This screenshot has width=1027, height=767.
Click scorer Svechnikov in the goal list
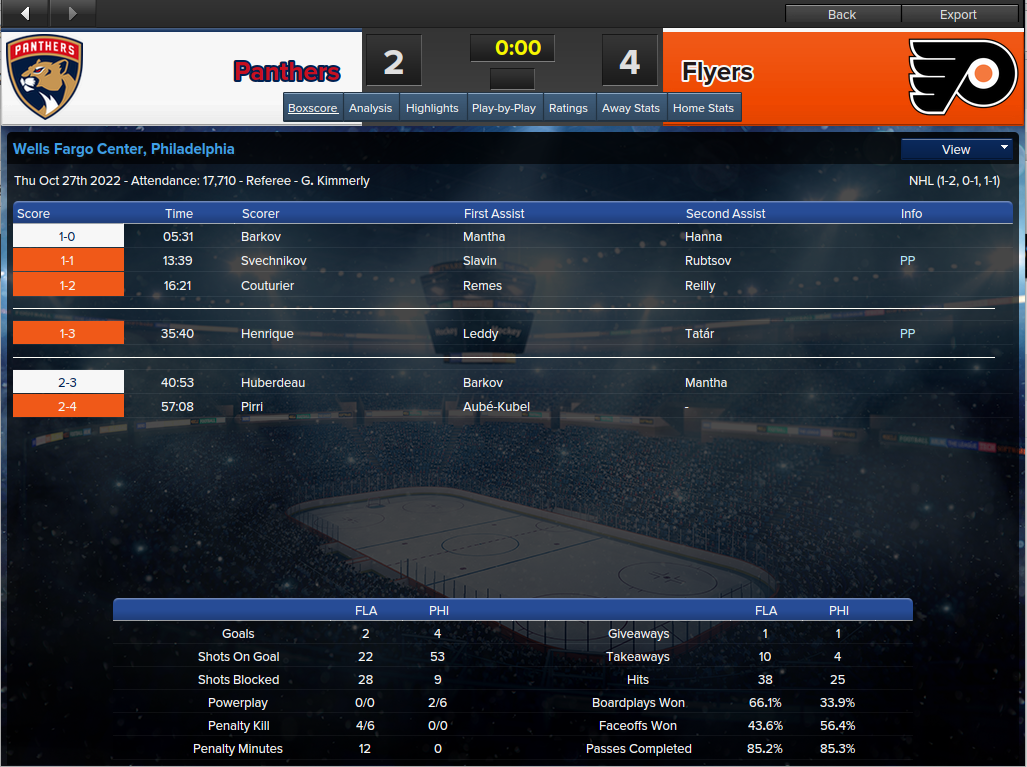click(274, 261)
